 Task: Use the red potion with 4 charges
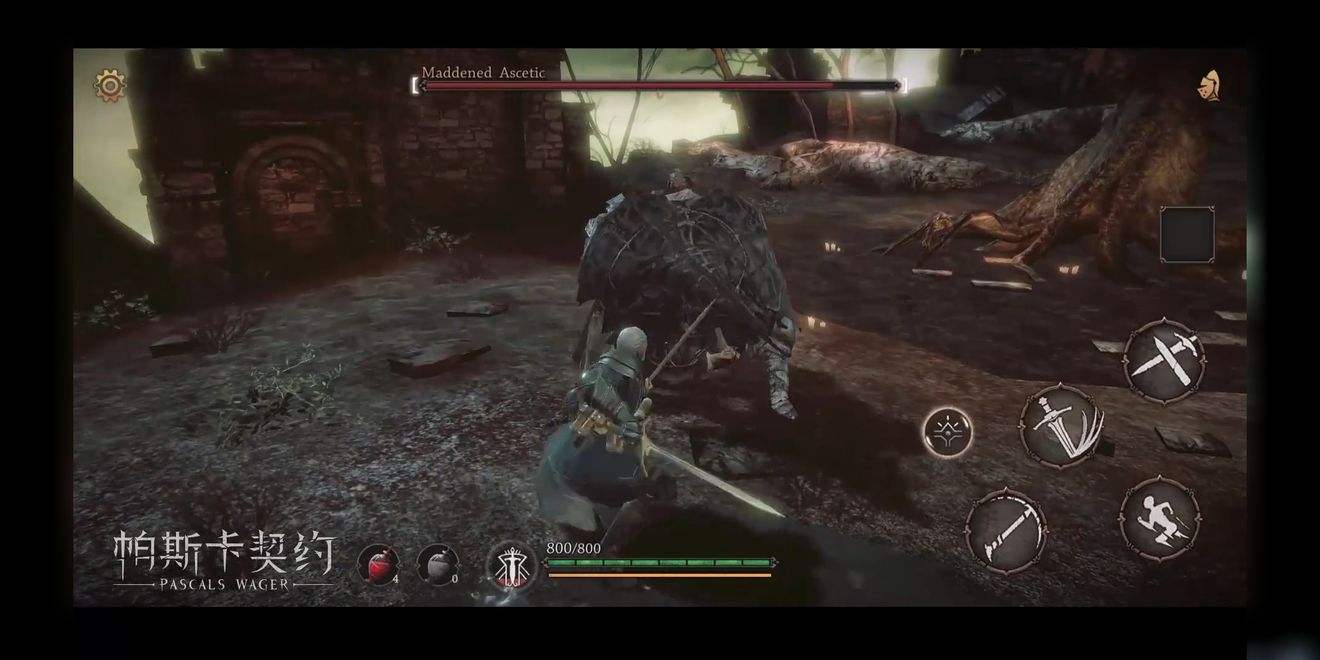(x=377, y=565)
